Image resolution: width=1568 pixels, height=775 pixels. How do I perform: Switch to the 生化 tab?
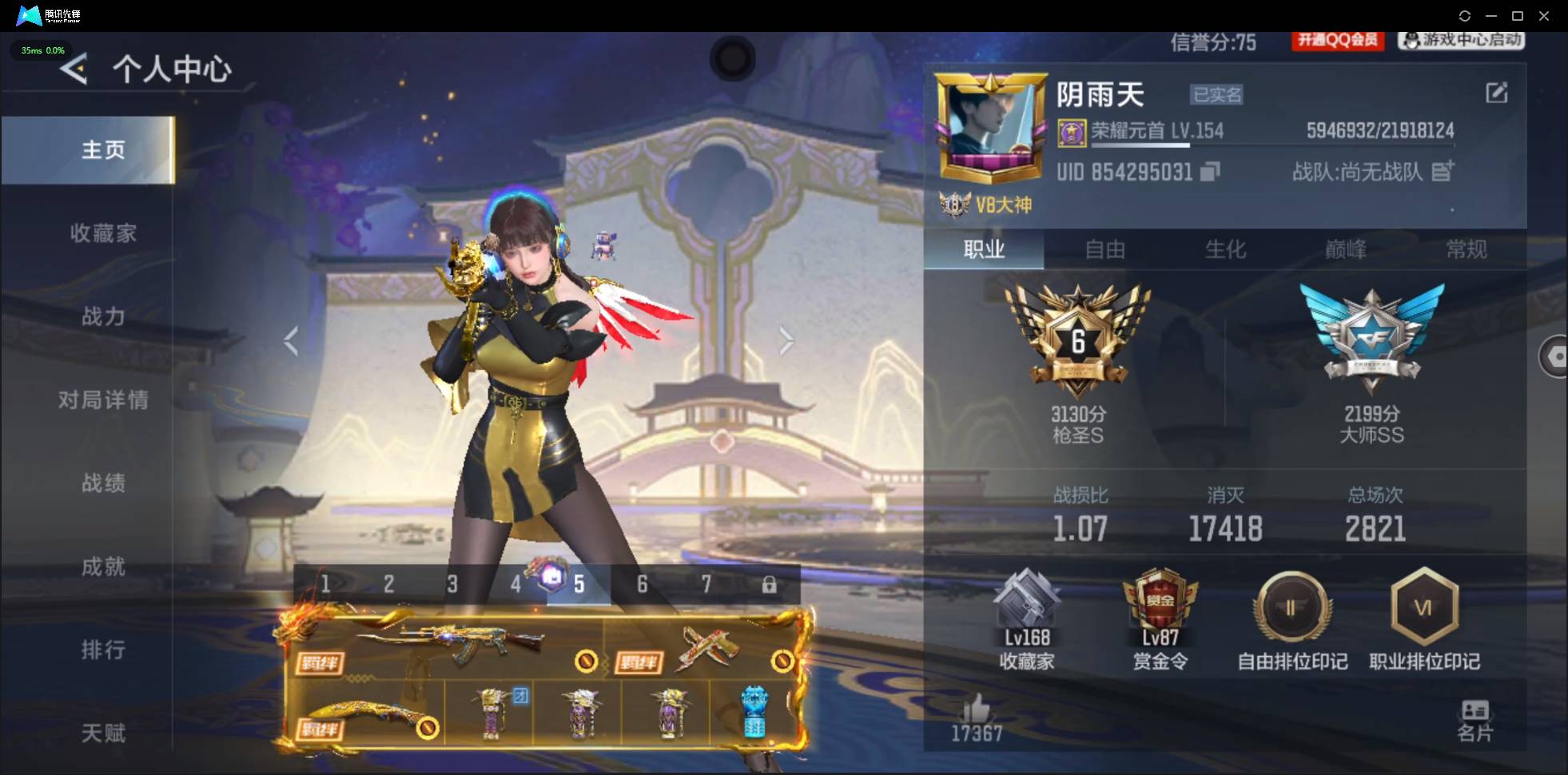(1225, 250)
